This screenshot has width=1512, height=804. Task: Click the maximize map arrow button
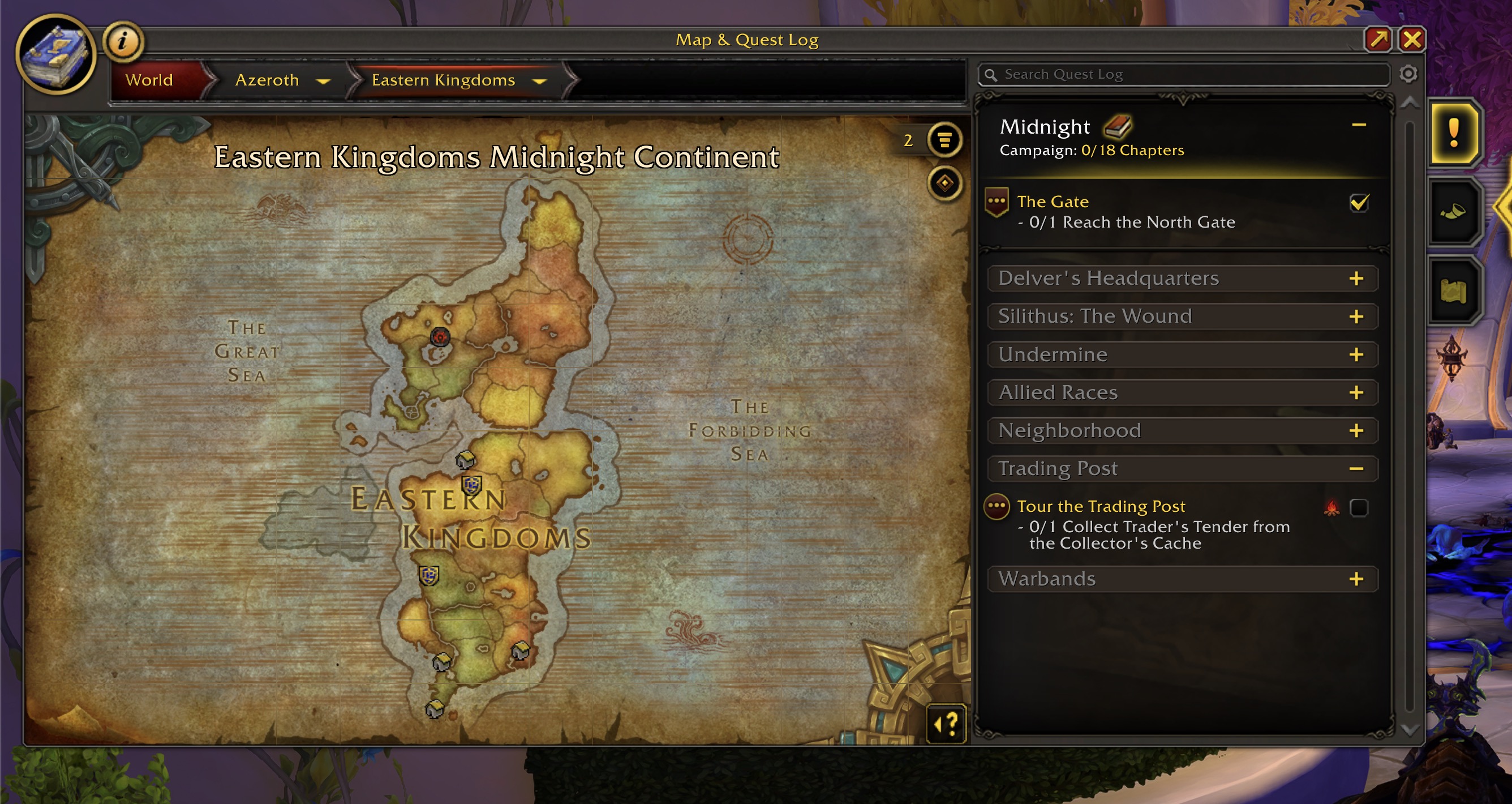[1377, 40]
